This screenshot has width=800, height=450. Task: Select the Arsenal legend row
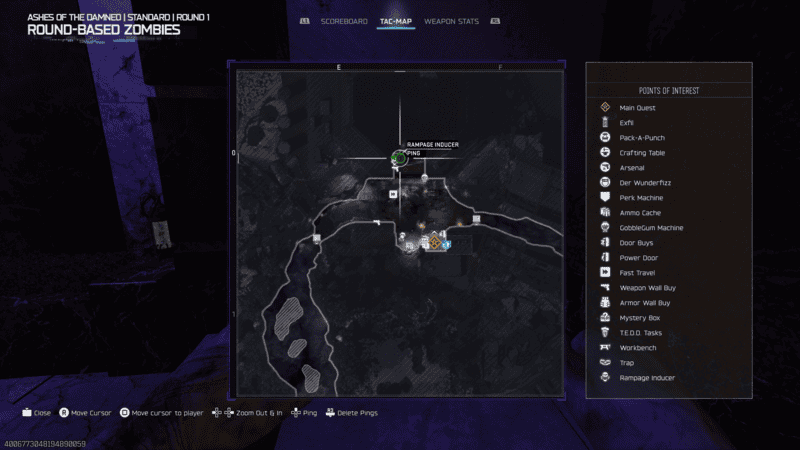pyautogui.click(x=632, y=167)
